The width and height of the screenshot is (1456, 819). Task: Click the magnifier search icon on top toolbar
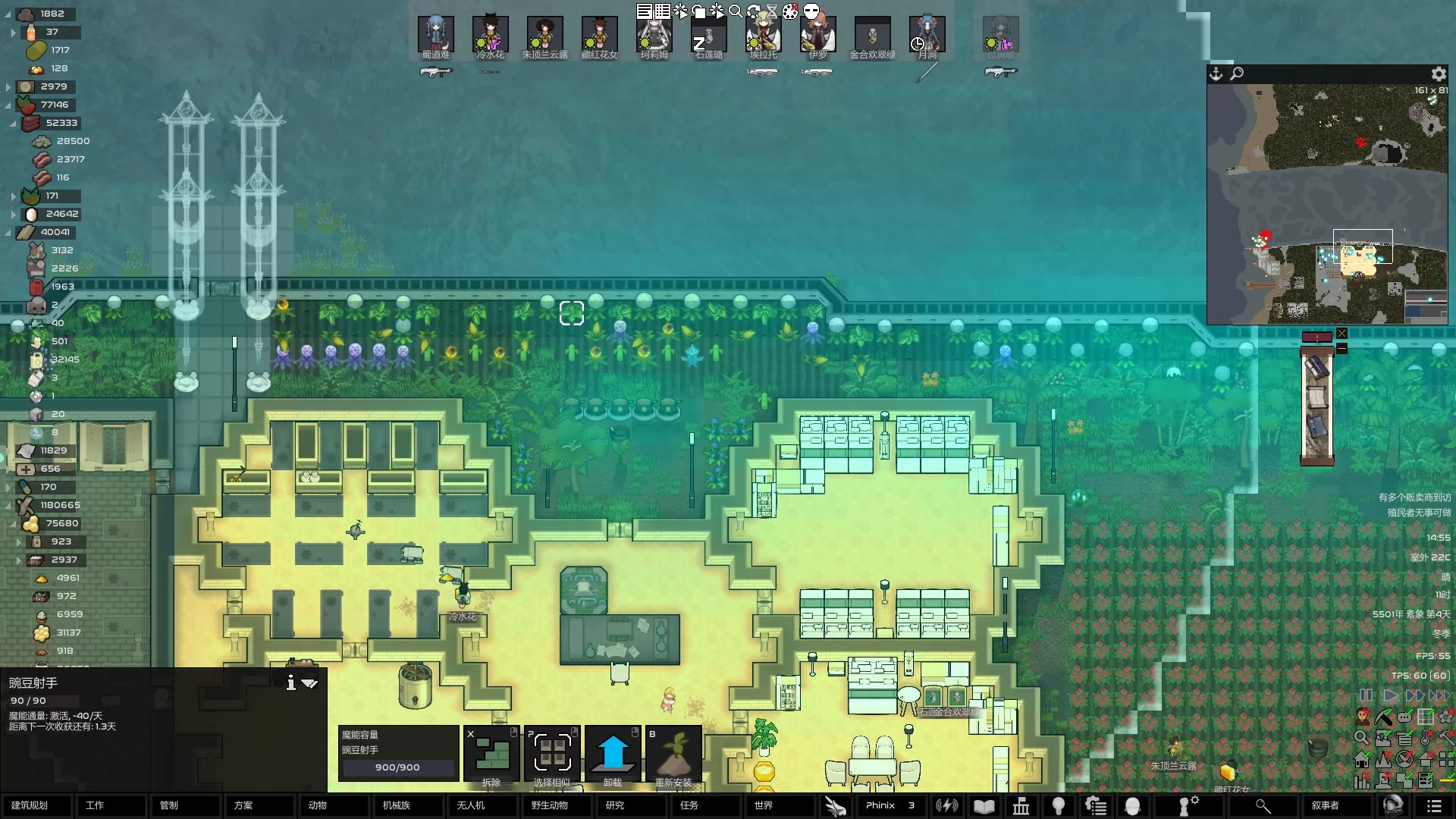[x=736, y=11]
